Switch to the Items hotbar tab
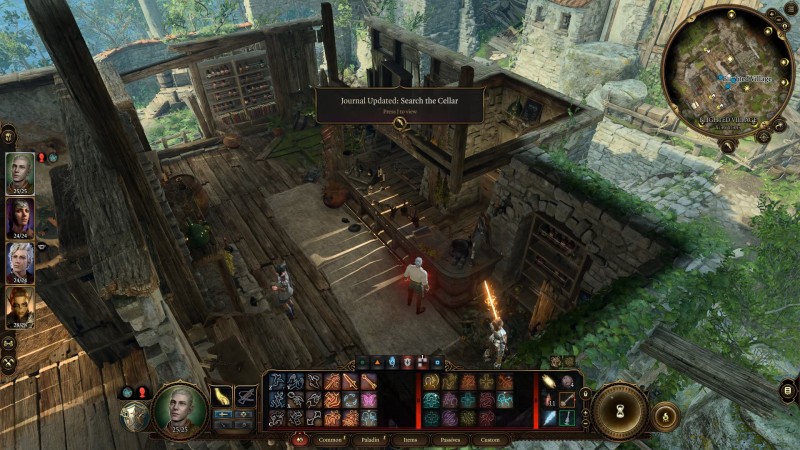The height and width of the screenshot is (450, 800). 411,440
